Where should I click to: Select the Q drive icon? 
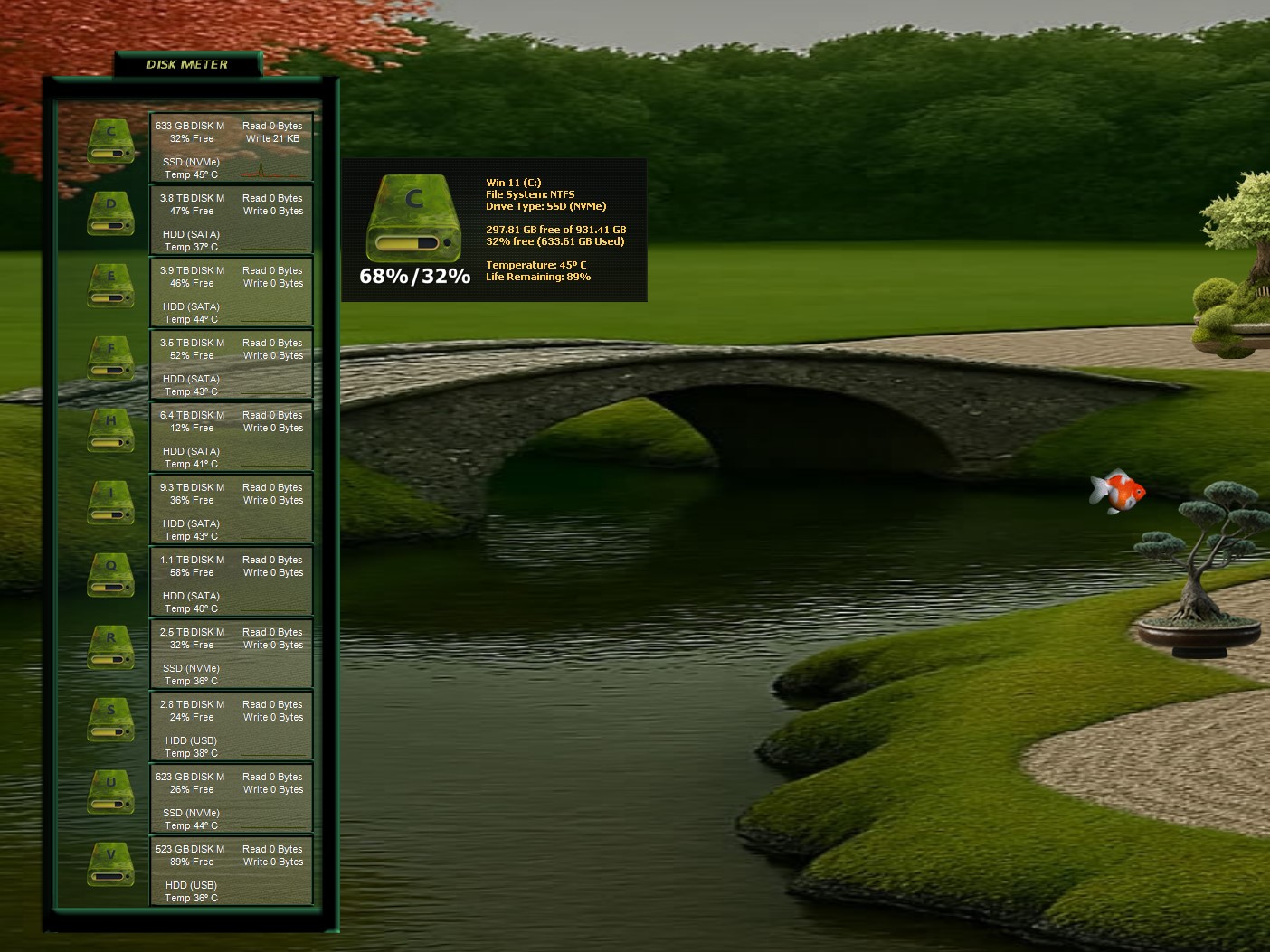coord(110,577)
